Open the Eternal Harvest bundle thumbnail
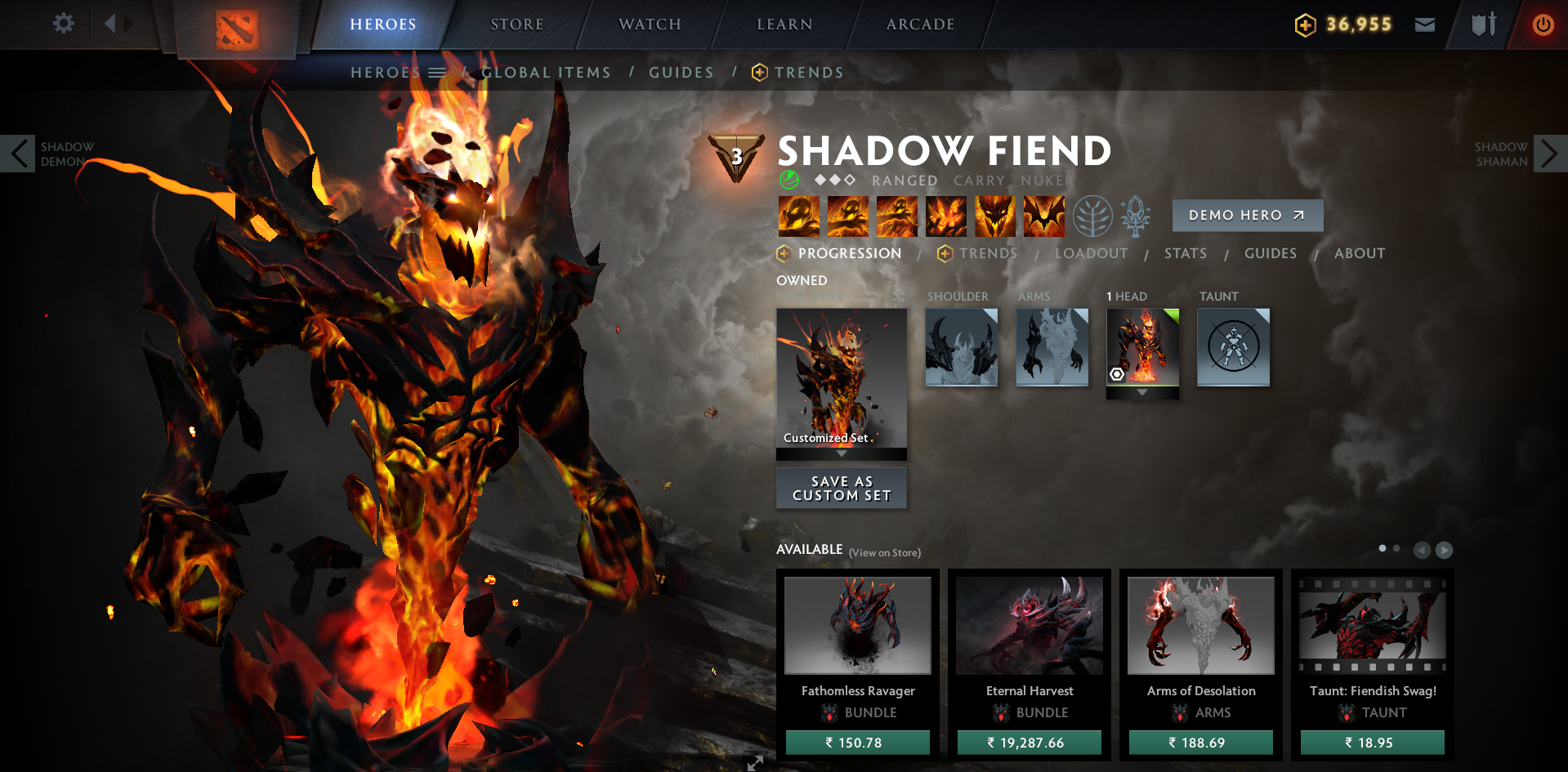This screenshot has height=772, width=1568. pos(1029,625)
